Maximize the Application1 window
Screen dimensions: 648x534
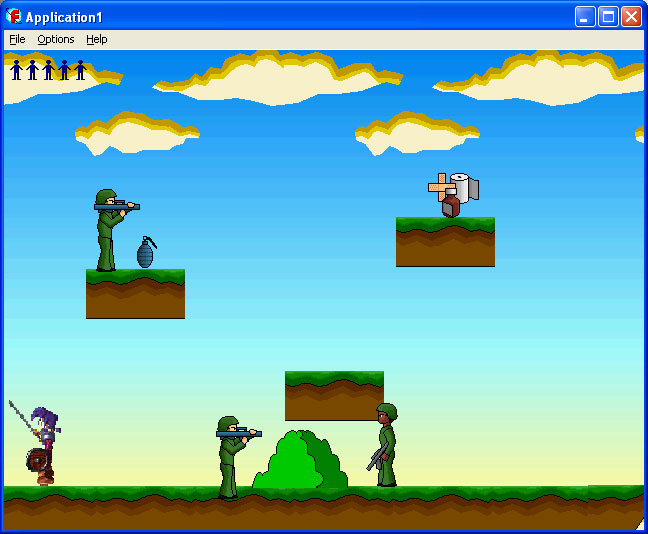608,16
